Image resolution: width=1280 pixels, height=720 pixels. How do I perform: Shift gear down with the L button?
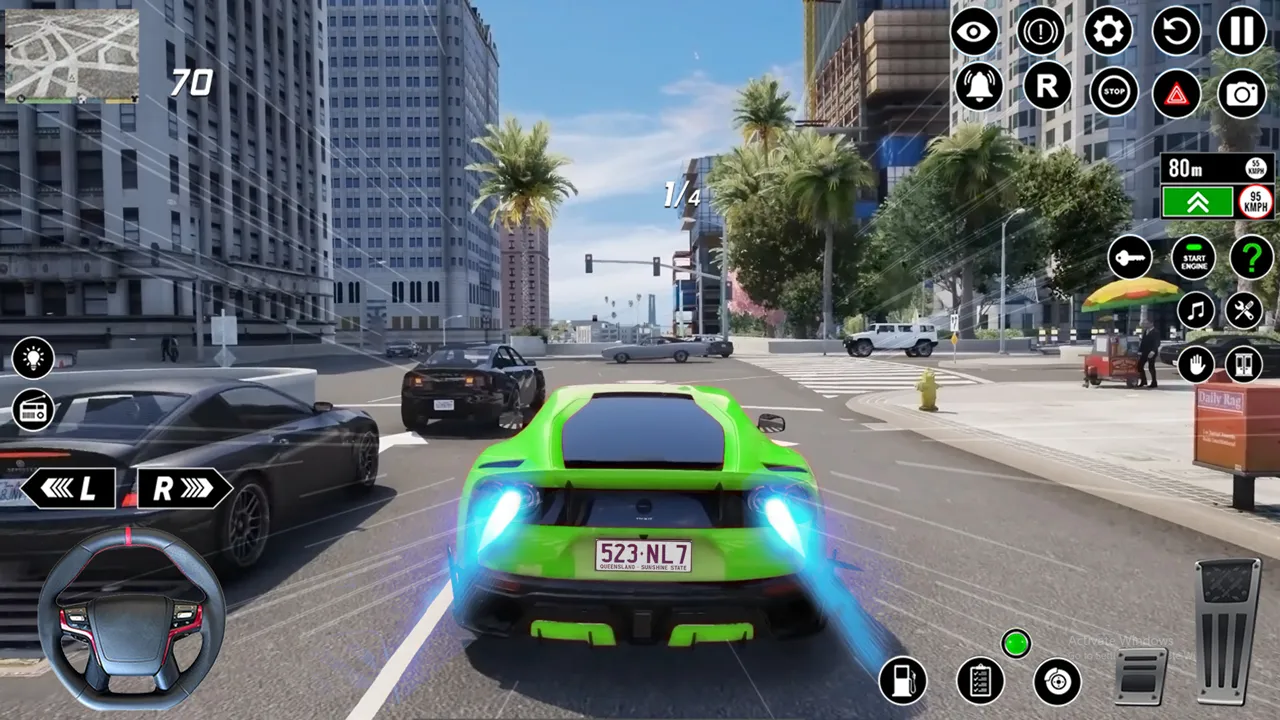click(66, 488)
